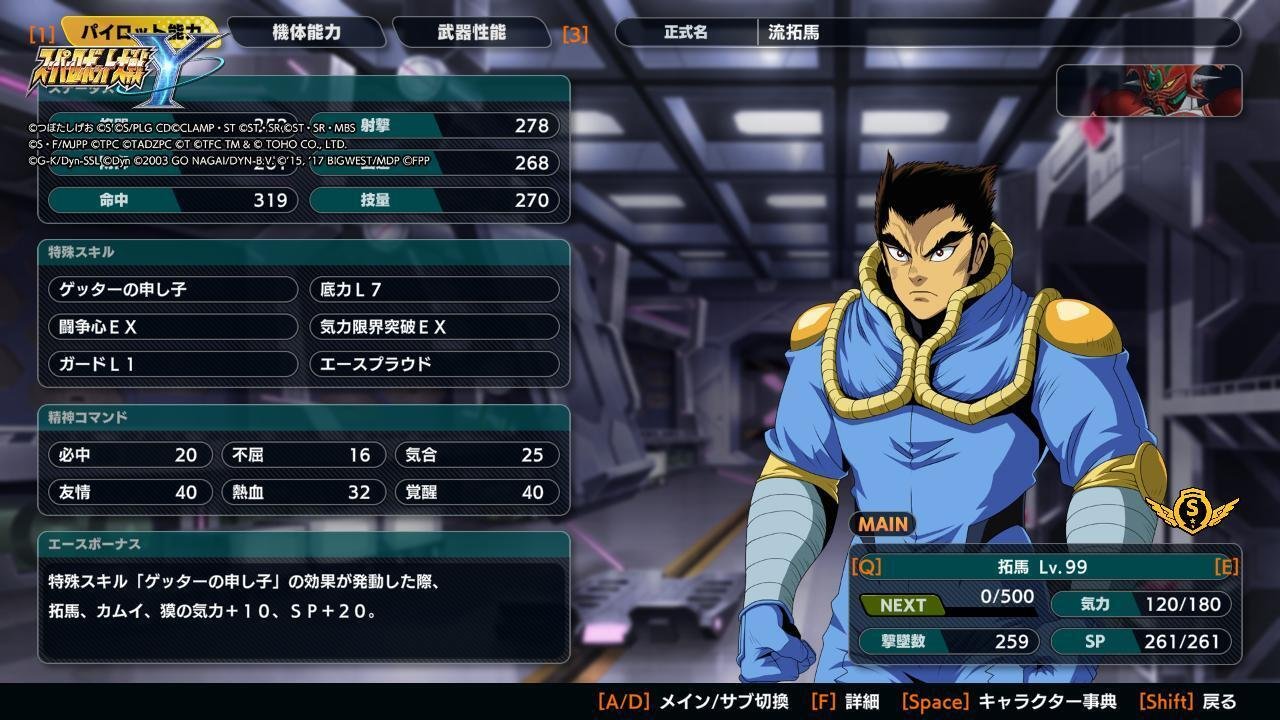
Task: Choose the エースプラウド skill
Action: (x=434, y=364)
